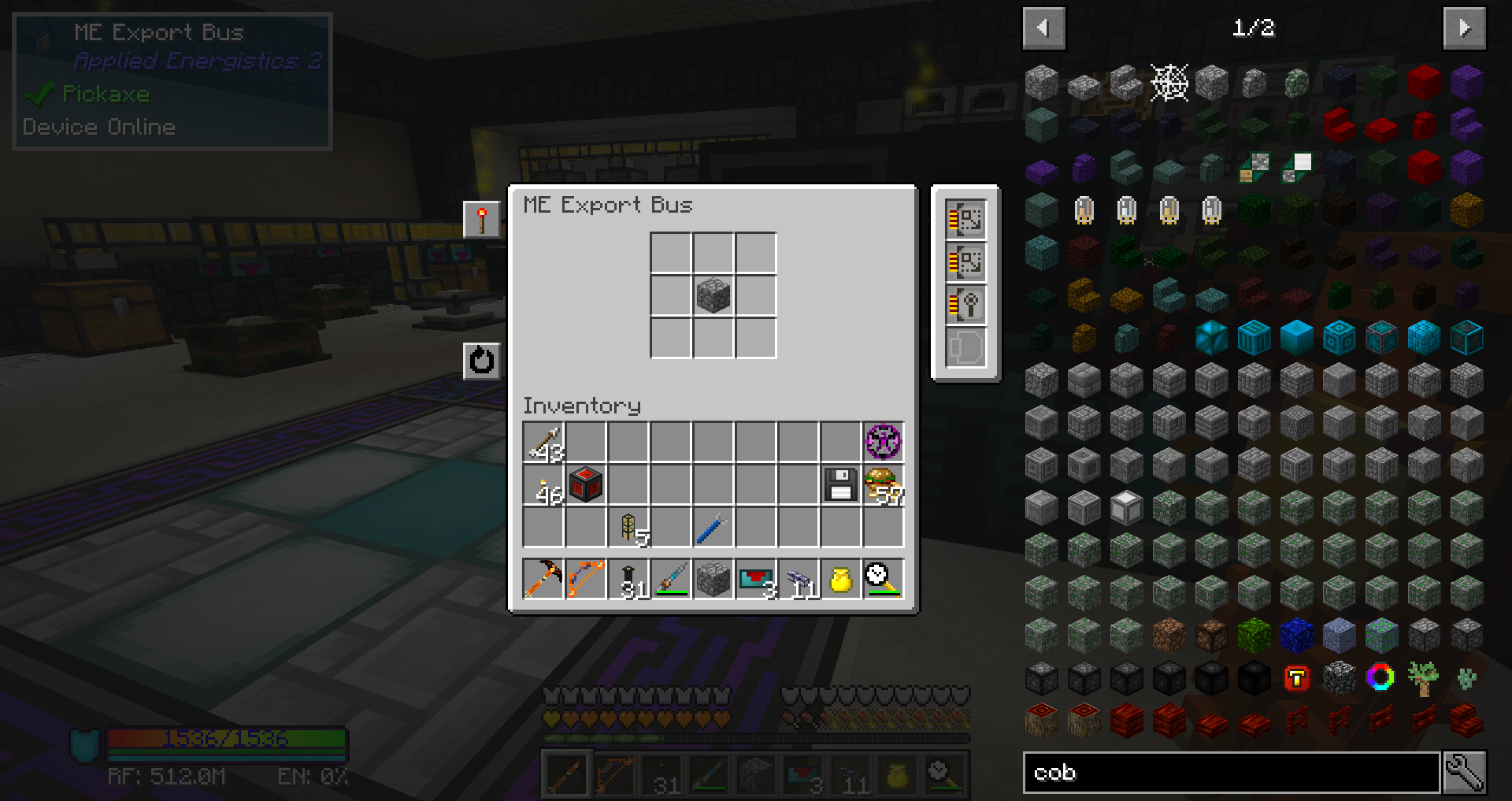Select the top upgrade card slot
The image size is (1512, 801).
965,219
